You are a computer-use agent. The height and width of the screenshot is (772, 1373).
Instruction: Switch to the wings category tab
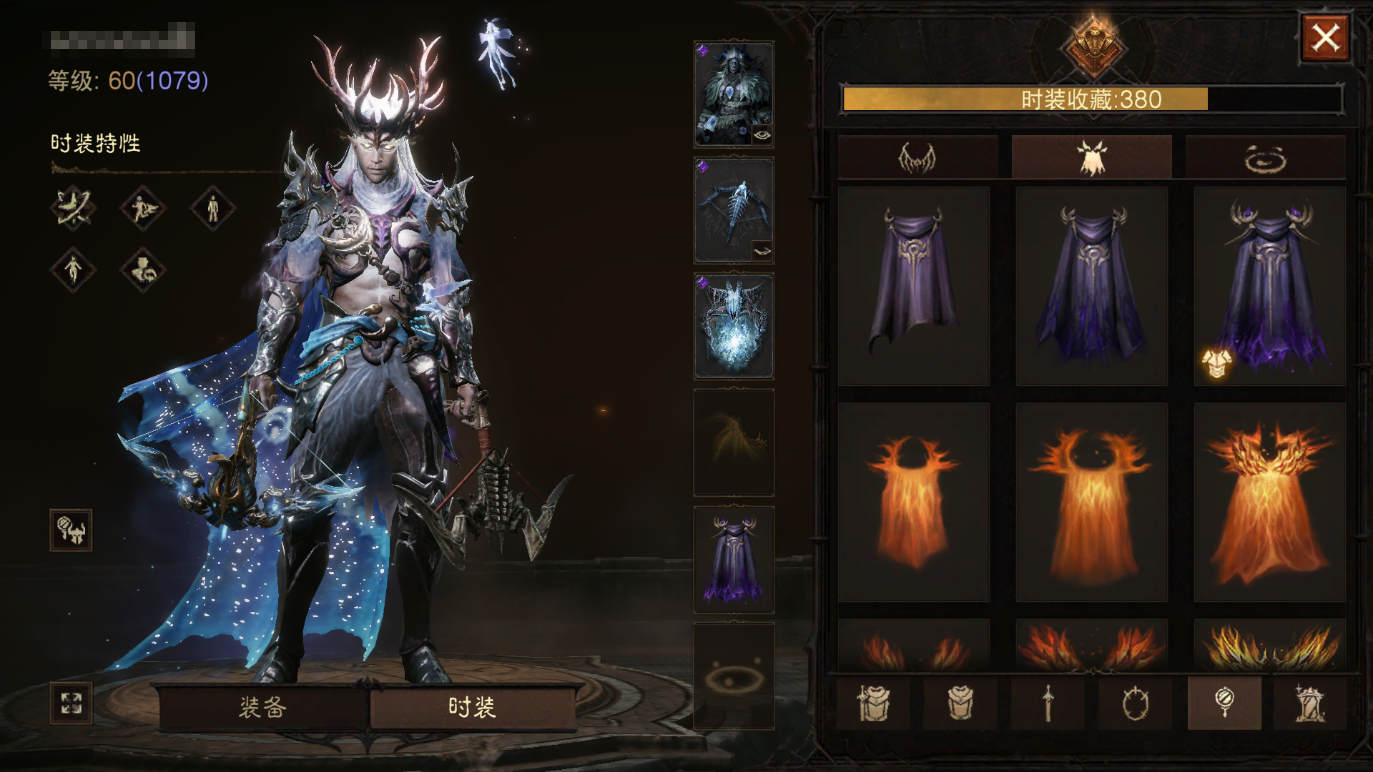(x=917, y=157)
